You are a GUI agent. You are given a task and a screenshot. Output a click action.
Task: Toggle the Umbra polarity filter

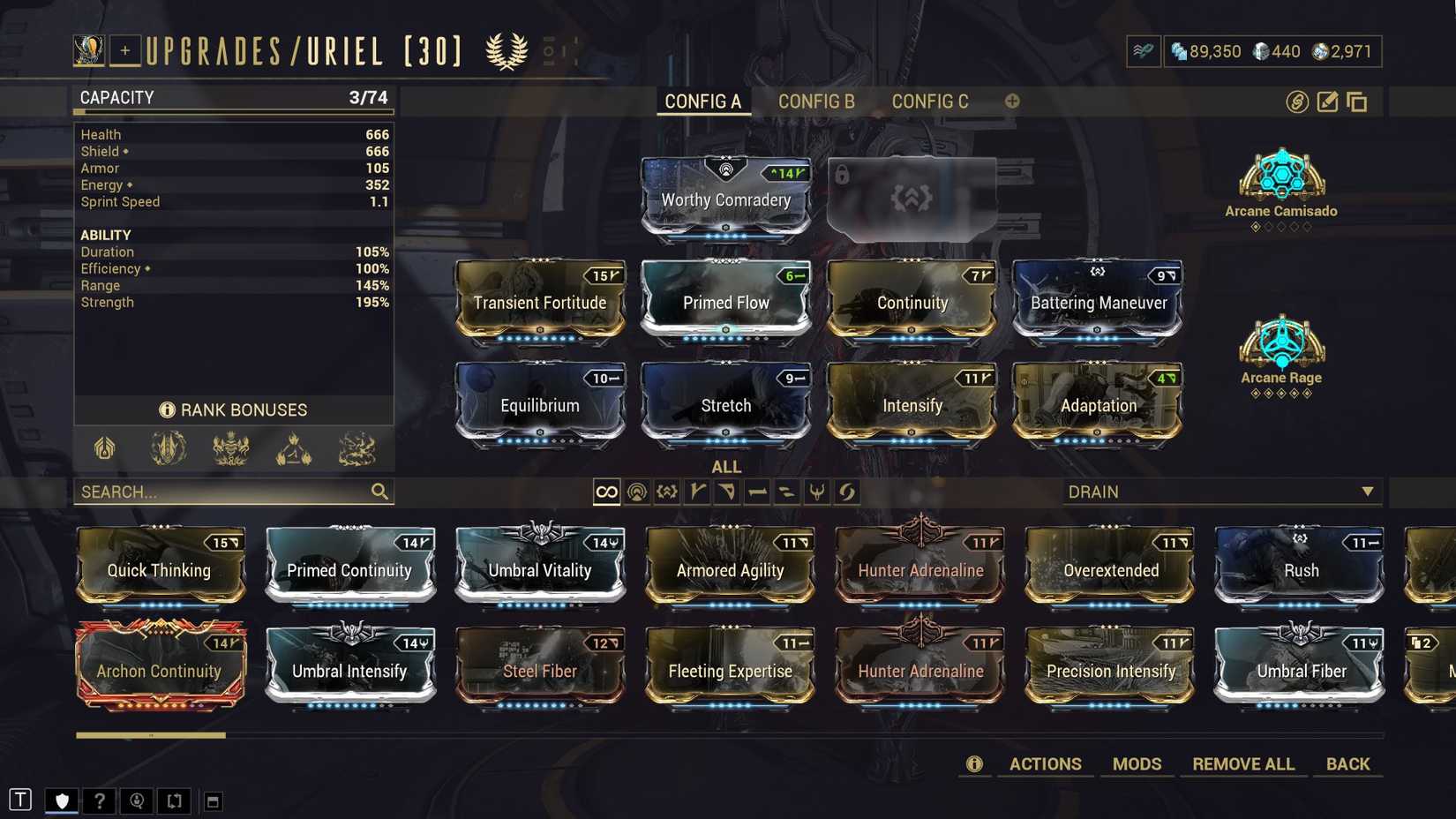click(x=668, y=492)
